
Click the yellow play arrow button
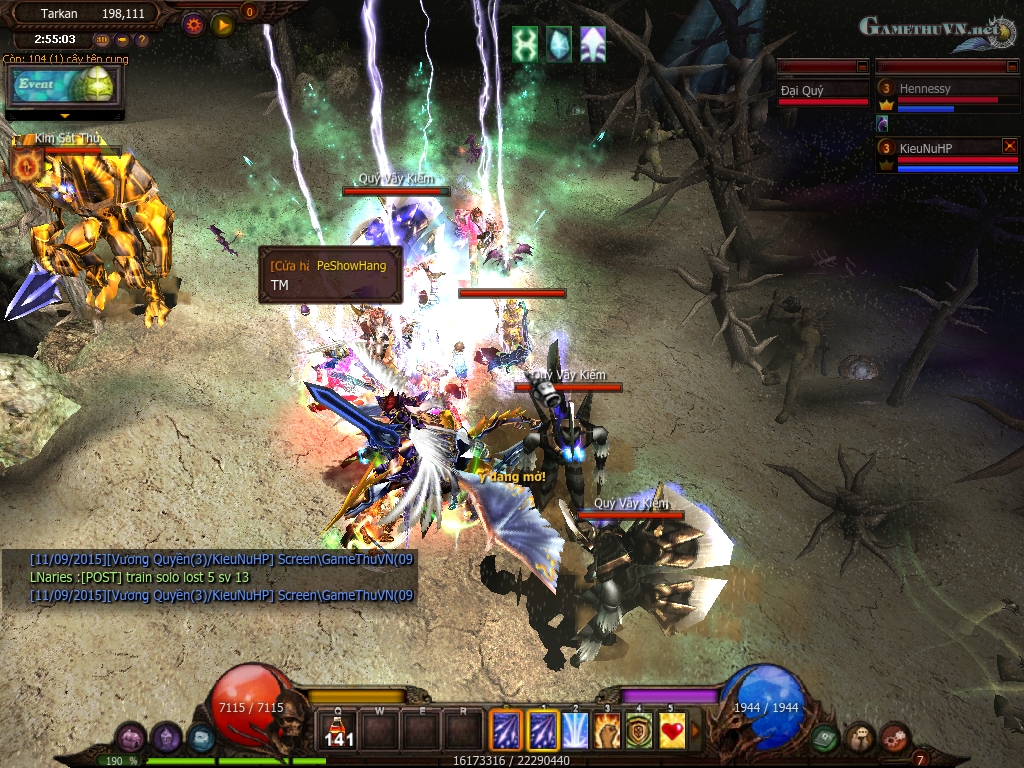[x=223, y=24]
